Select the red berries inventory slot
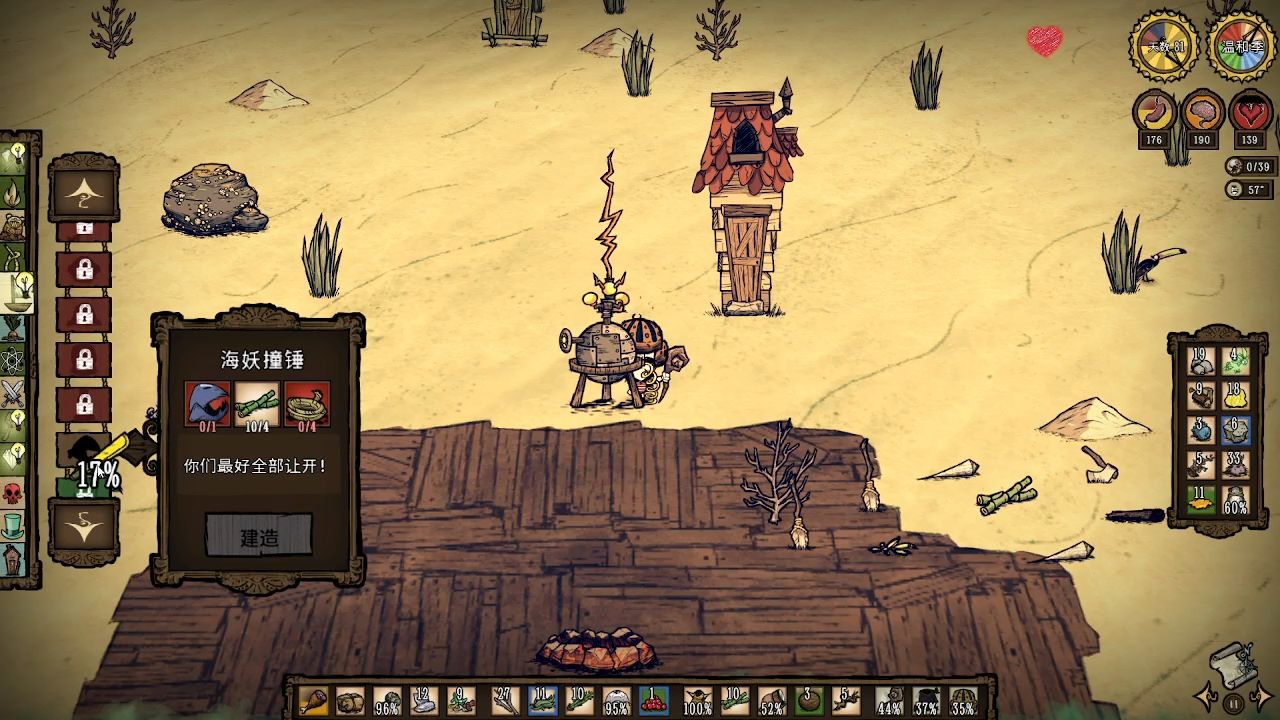 653,701
